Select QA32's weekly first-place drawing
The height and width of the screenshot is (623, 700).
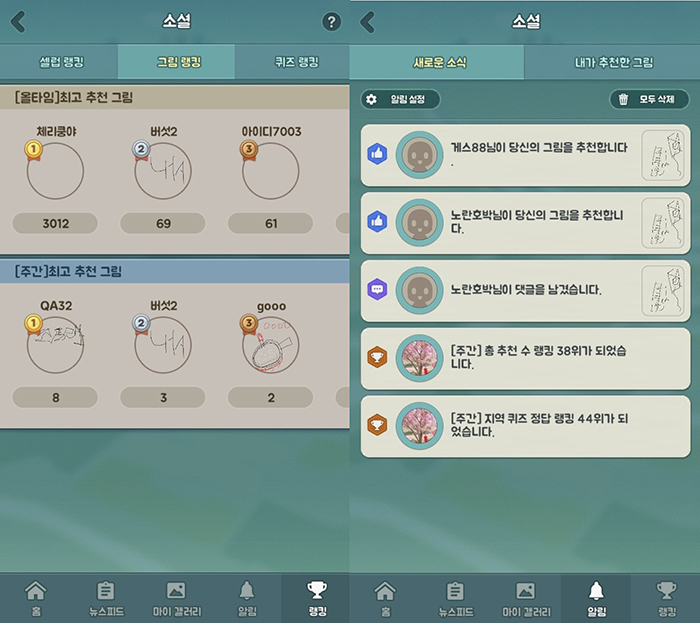55,345
